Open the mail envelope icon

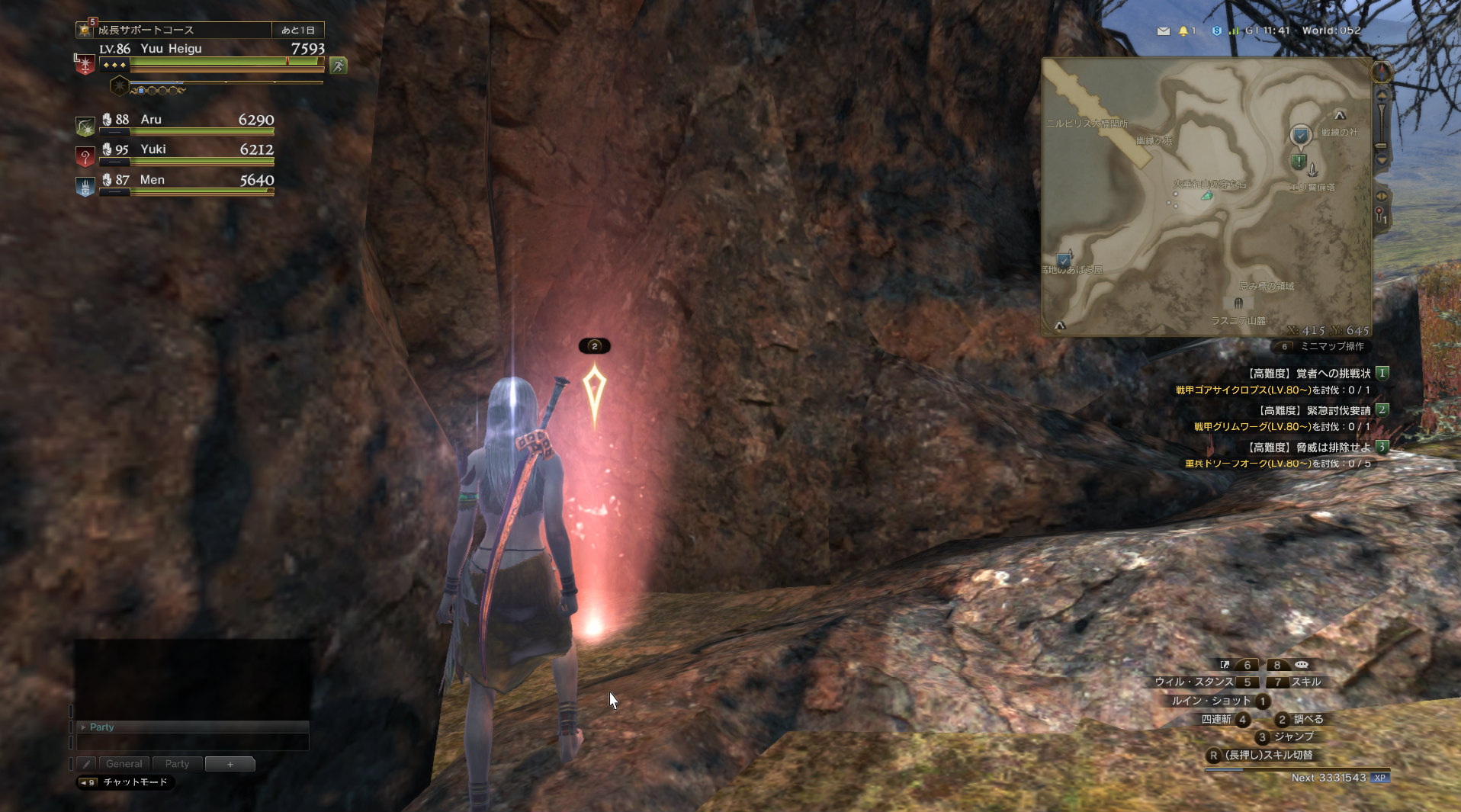[1163, 31]
